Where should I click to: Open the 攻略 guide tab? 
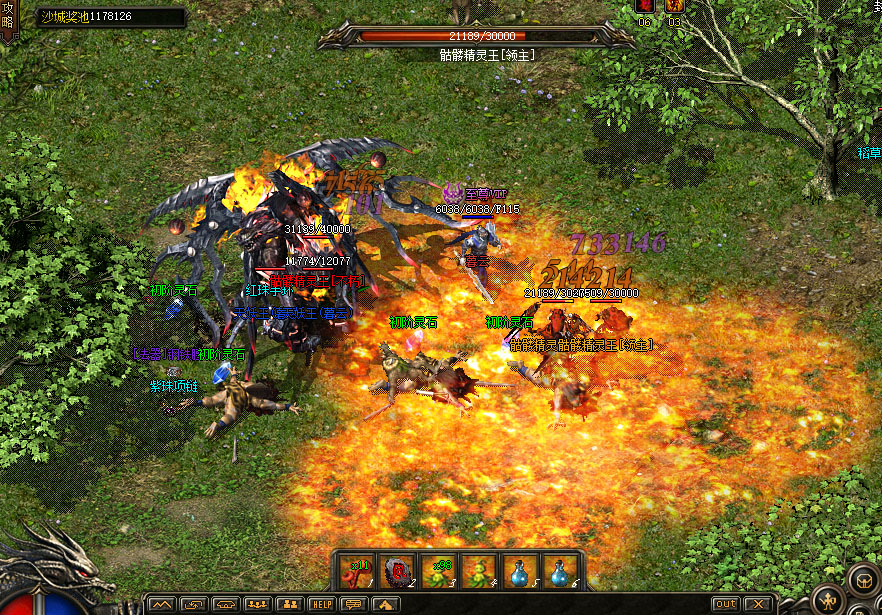point(8,20)
